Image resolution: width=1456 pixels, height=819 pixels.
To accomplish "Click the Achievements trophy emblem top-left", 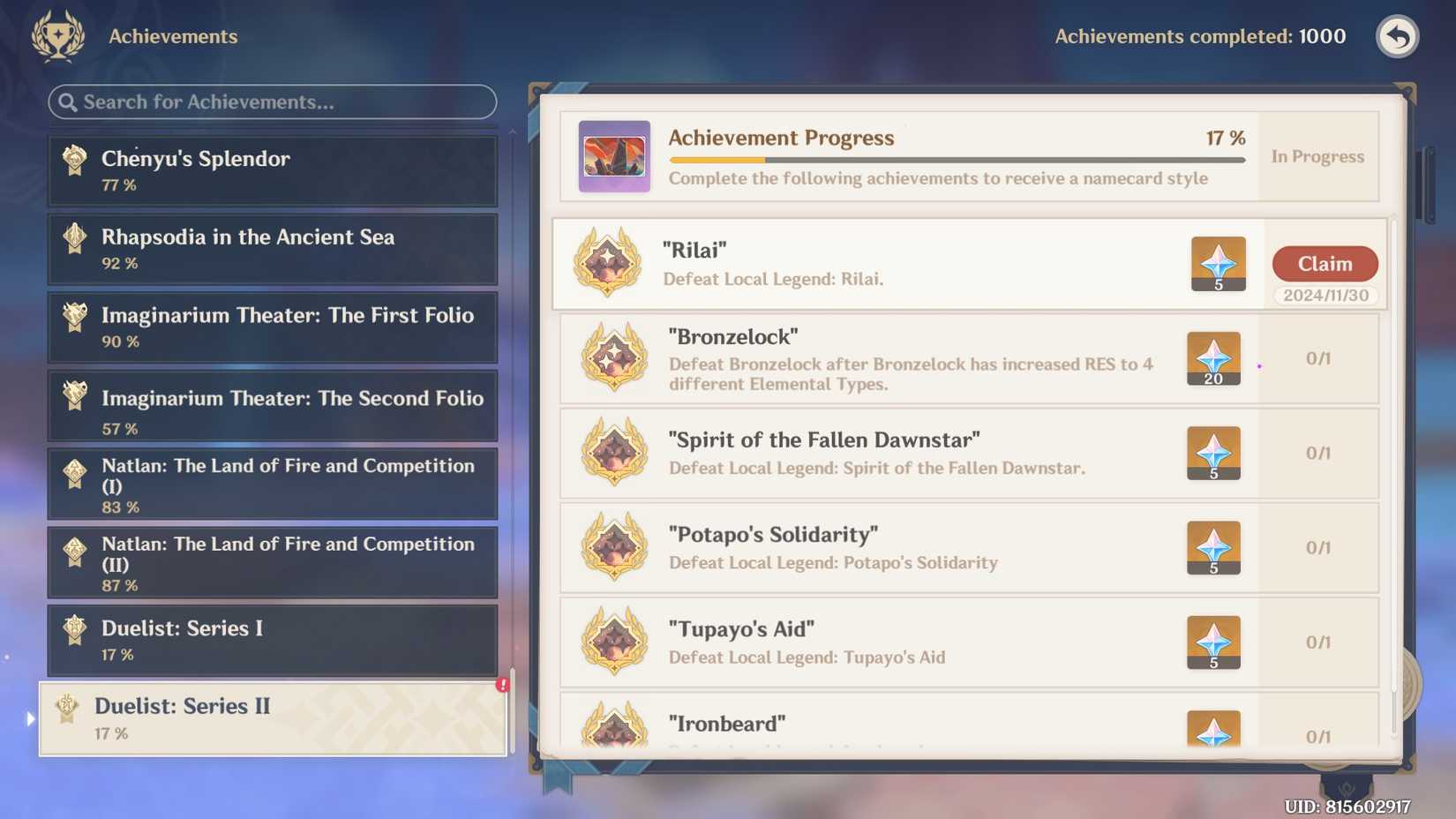I will click(56, 36).
